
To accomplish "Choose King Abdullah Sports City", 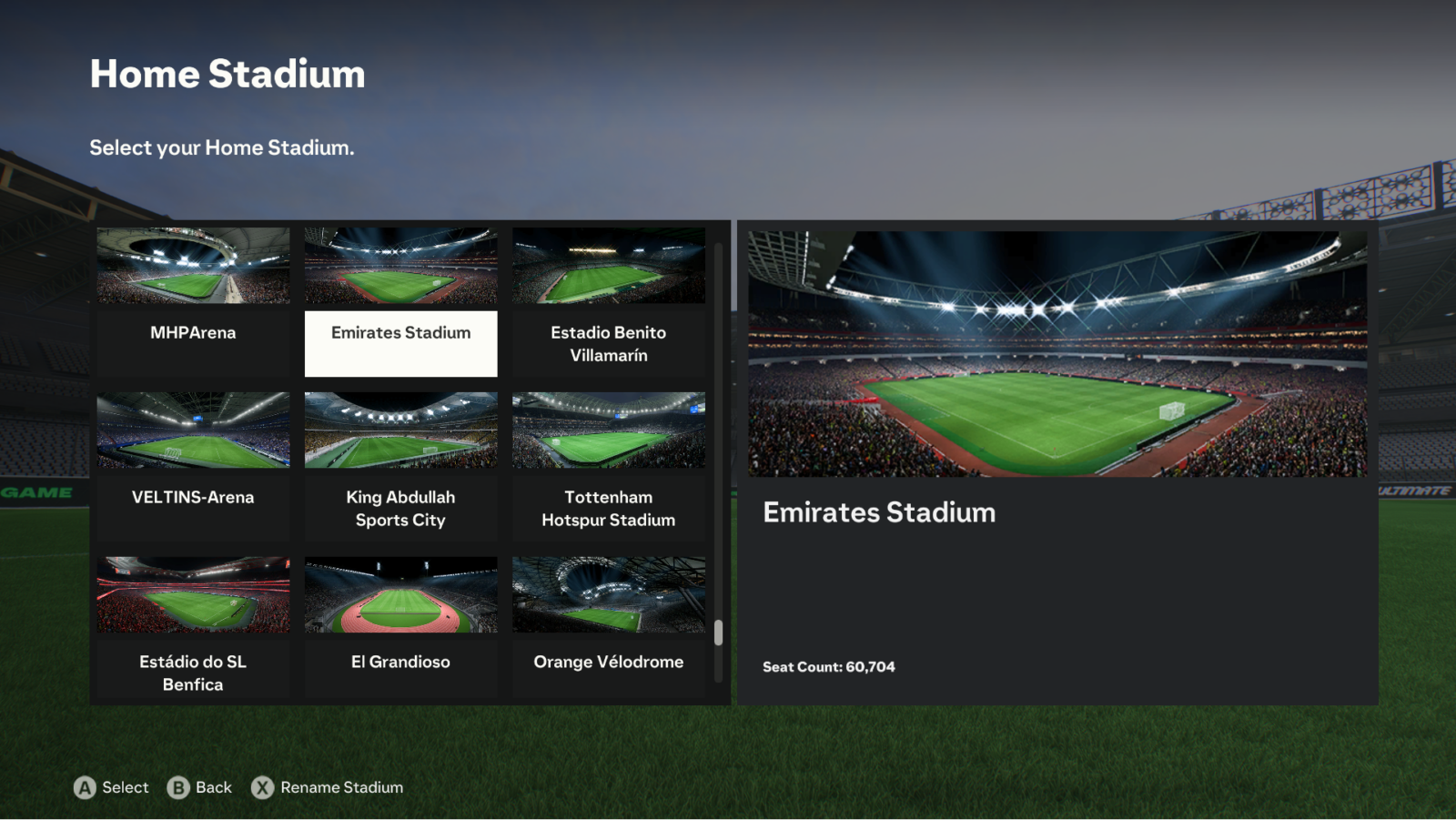I will coord(400,466).
